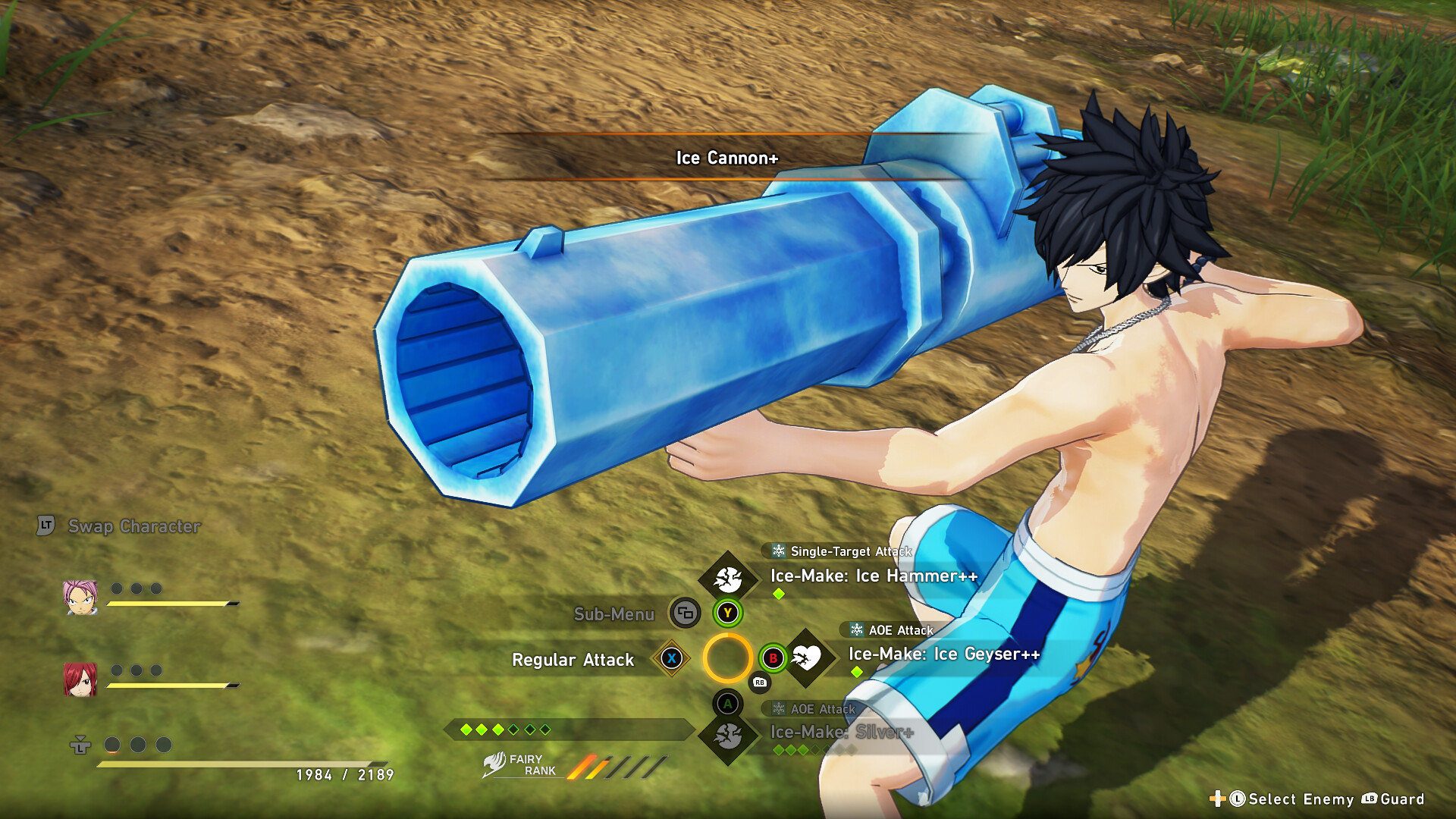
Task: Choose the Ice-Make: Ice Geyser++ skill
Action: [943, 654]
